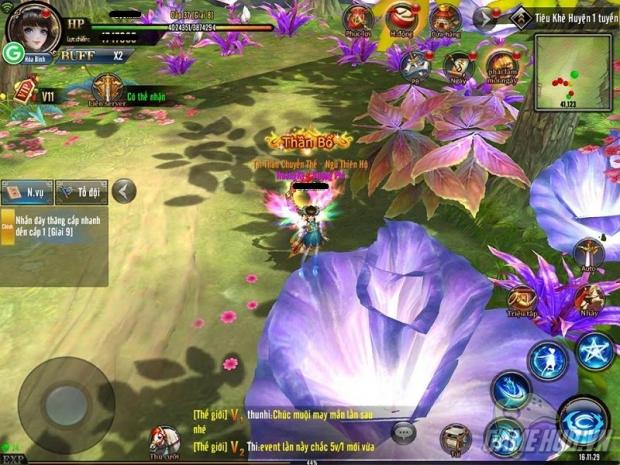
Task: Expand the top menu arrow button
Action: click(x=486, y=18)
